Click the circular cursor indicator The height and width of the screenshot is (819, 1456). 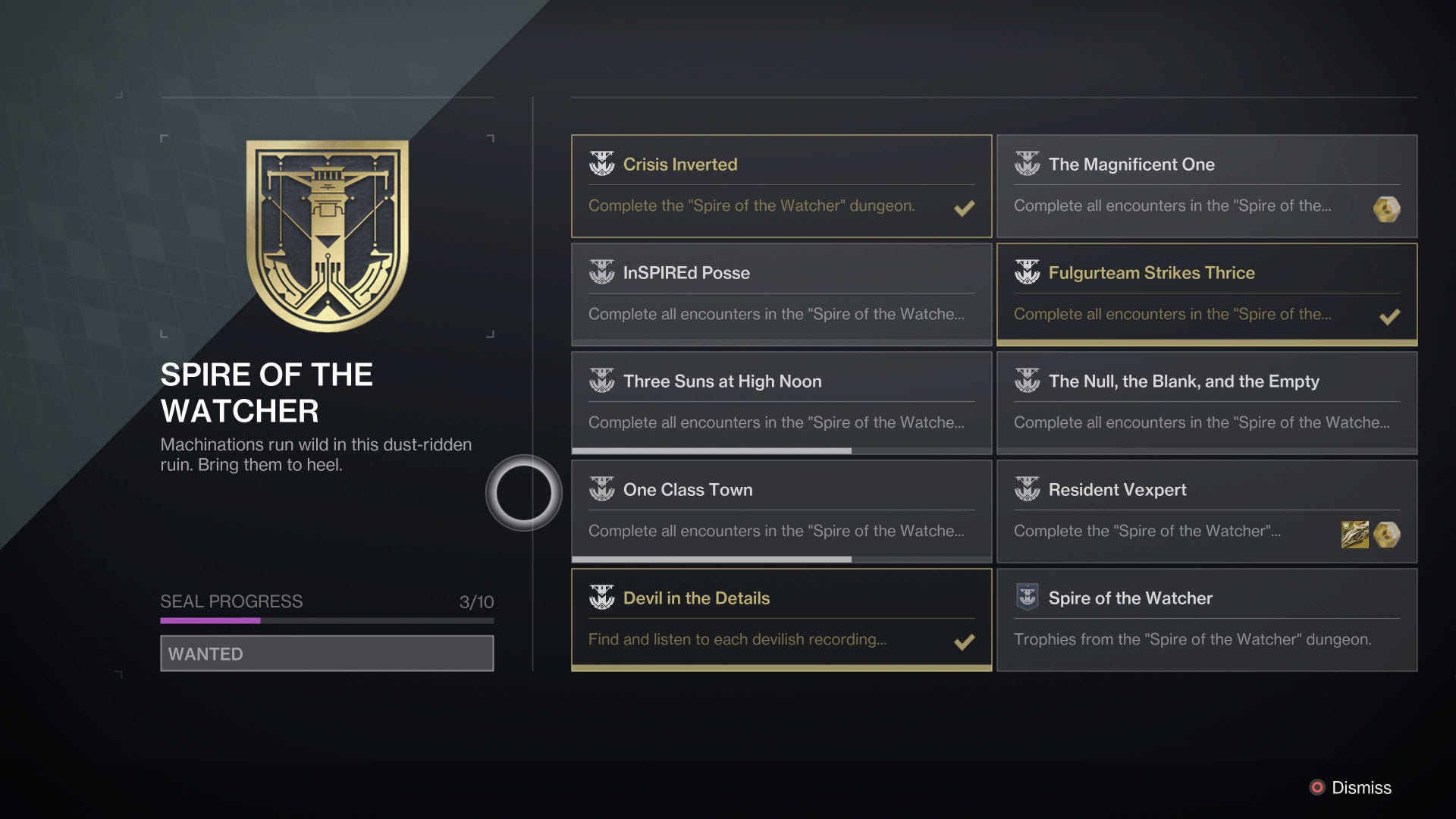pyautogui.click(x=524, y=493)
